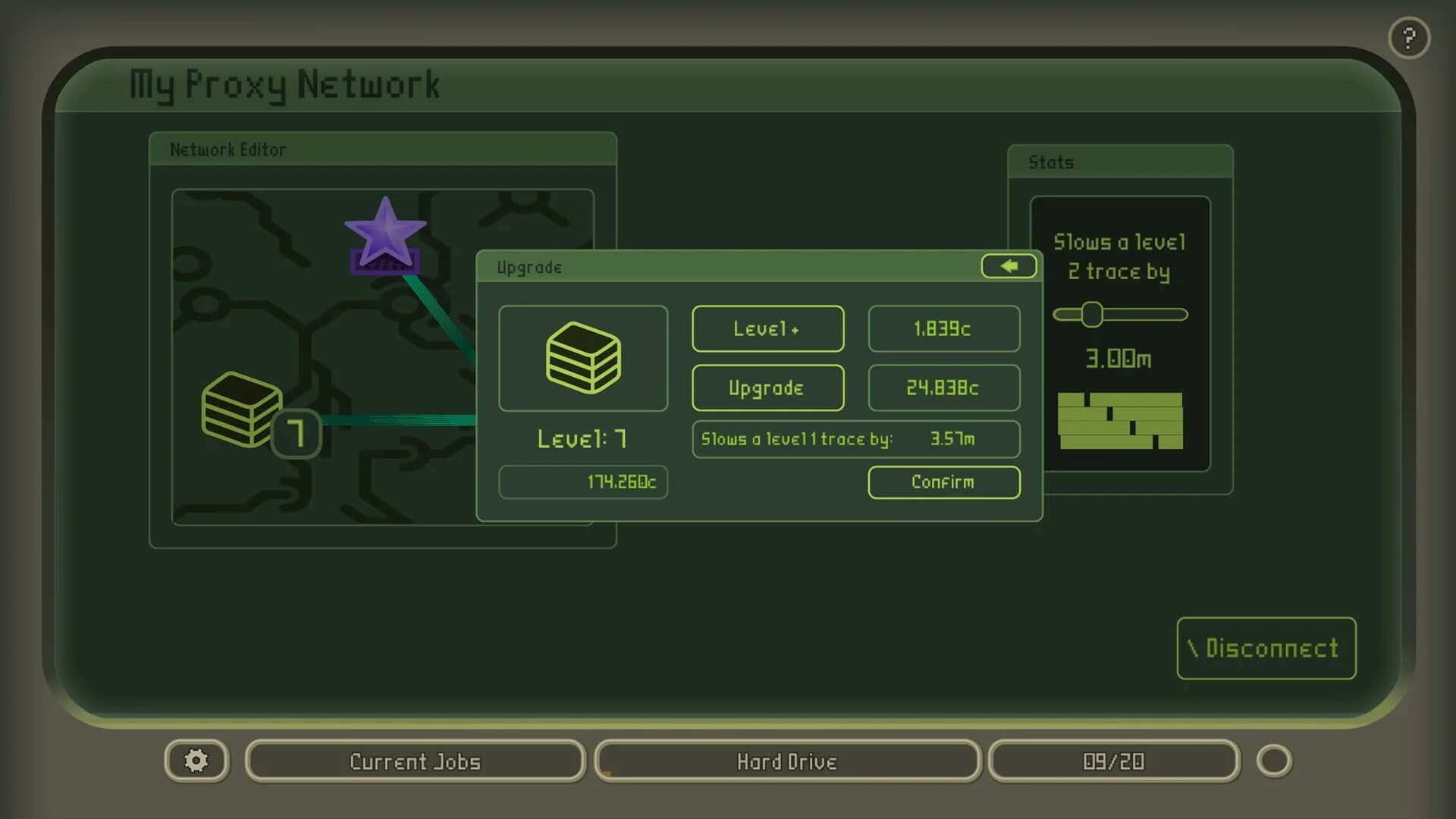Click the help question mark icon
The height and width of the screenshot is (819, 1456).
pos(1409,38)
